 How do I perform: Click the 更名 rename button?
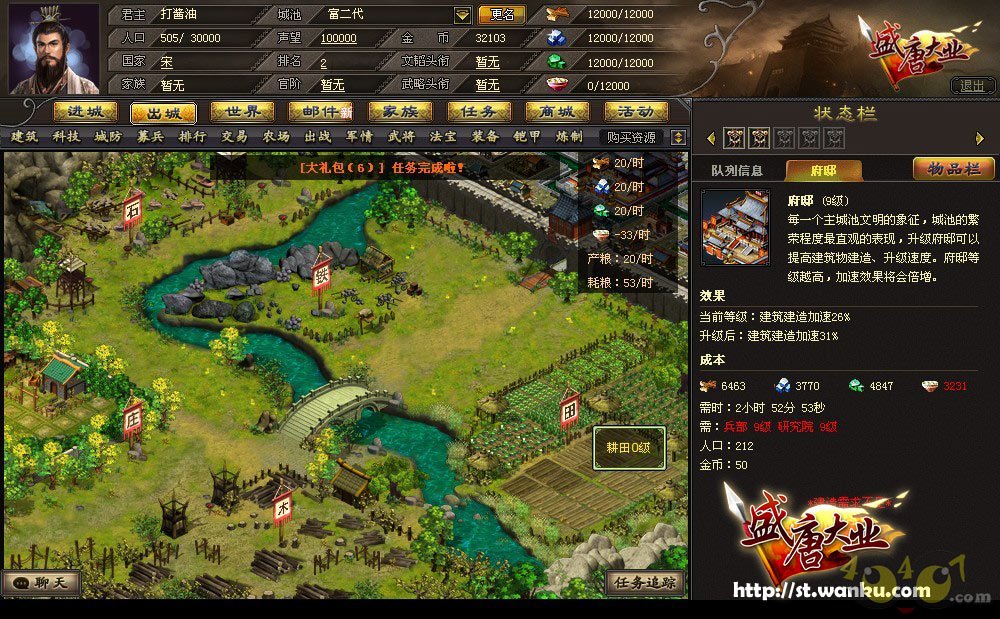(x=502, y=15)
